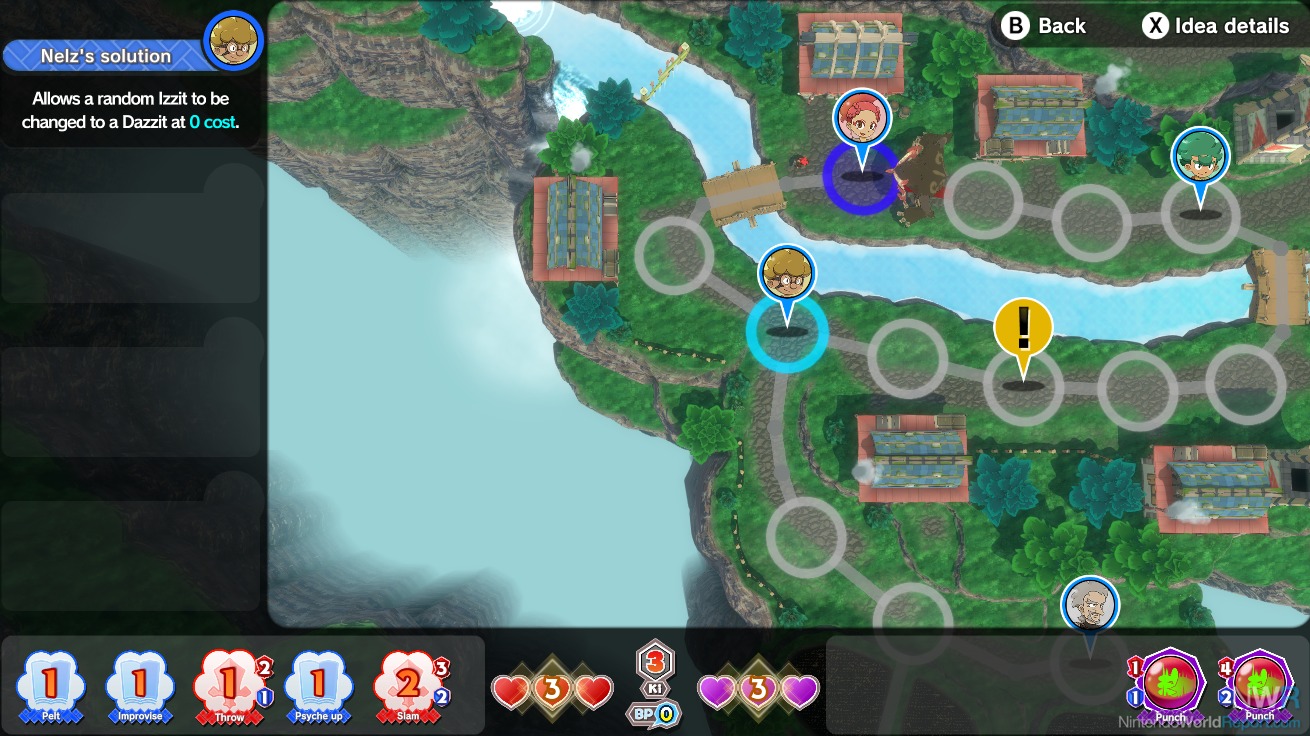The width and height of the screenshot is (1310, 736).
Task: Select the Pelt card
Action: (x=50, y=686)
